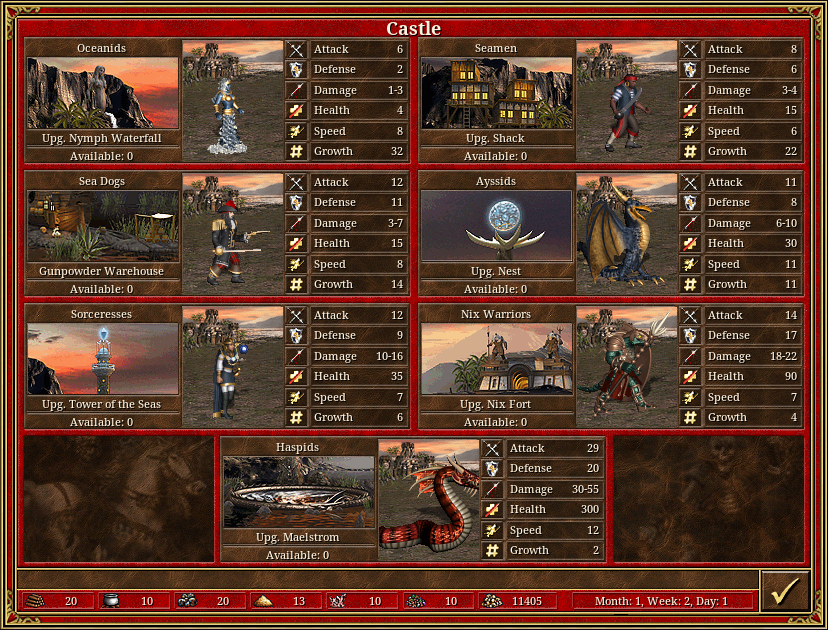Viewport: 828px width, 630px height.
Task: Open the Gunpowder Warehouse dwelling picture
Action: (x=103, y=226)
